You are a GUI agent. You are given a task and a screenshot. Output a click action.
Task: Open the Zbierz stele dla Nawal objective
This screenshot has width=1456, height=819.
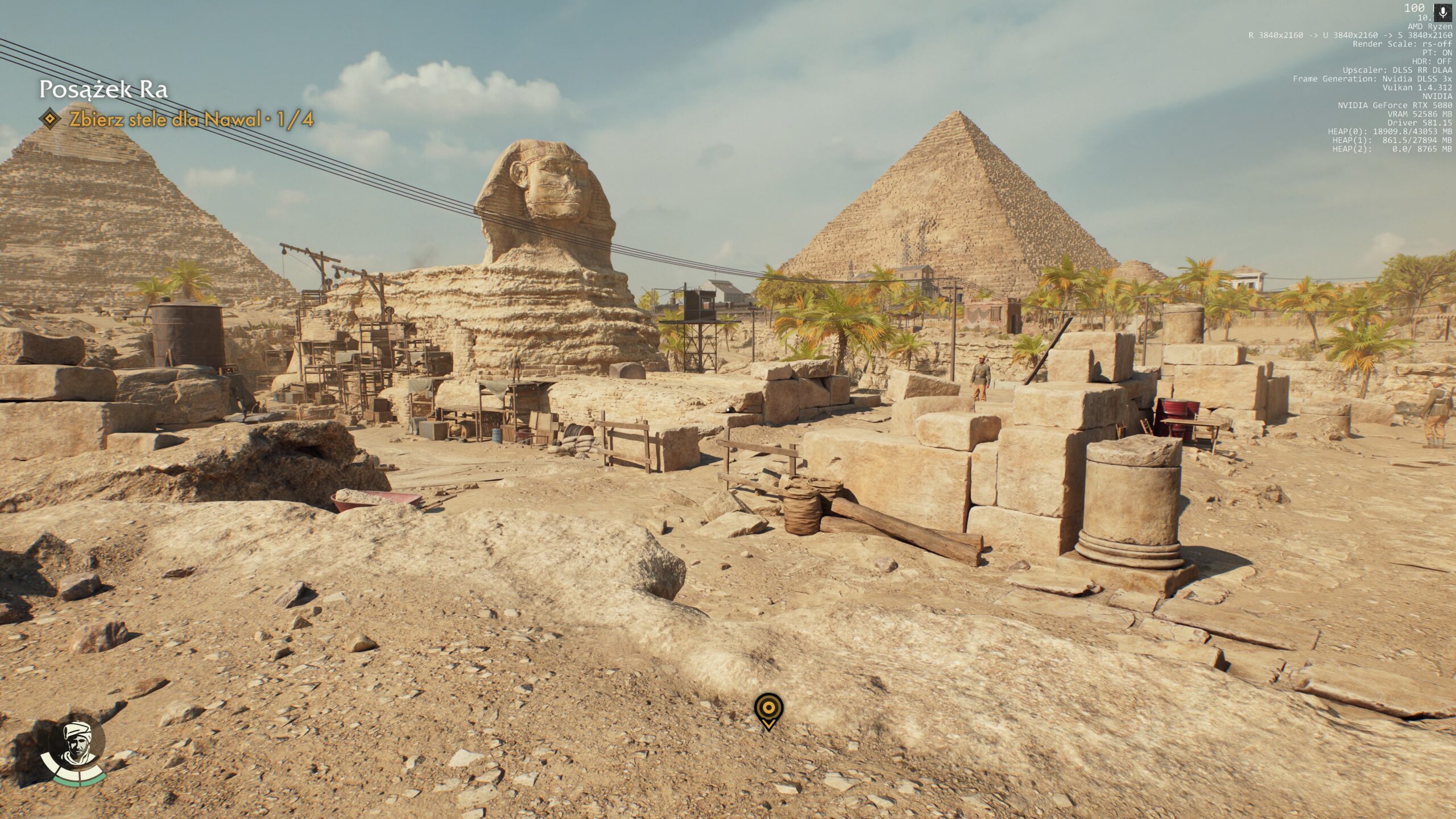(191, 119)
